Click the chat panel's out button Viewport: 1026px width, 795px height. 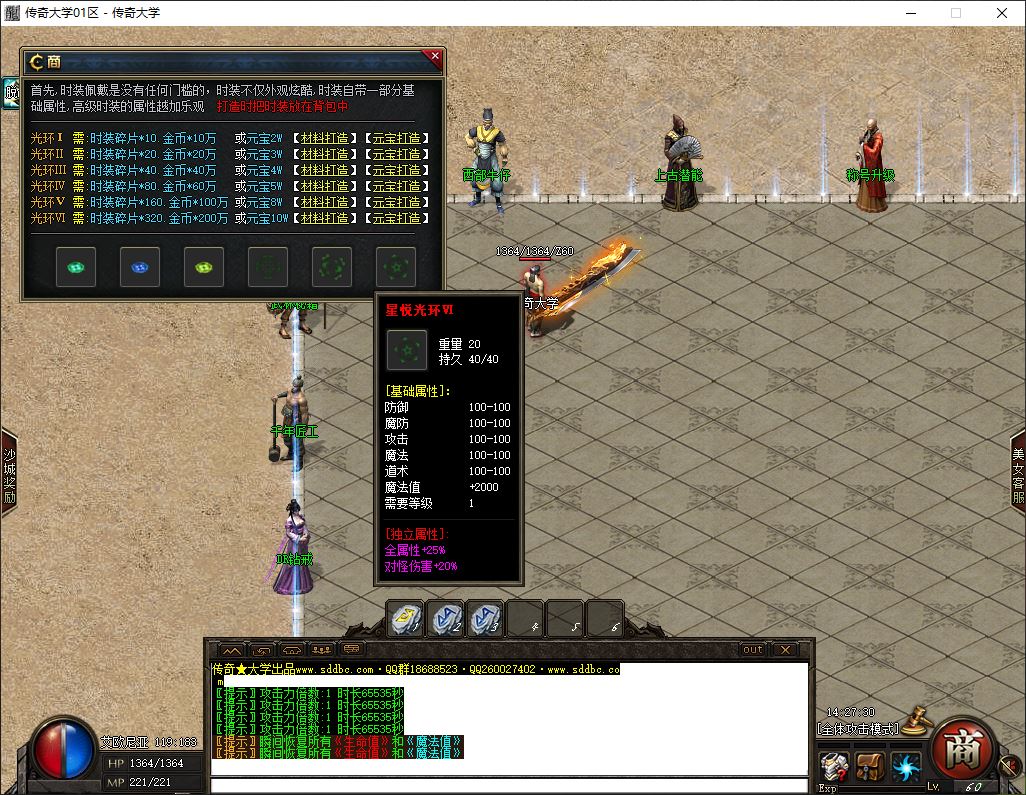(752, 650)
